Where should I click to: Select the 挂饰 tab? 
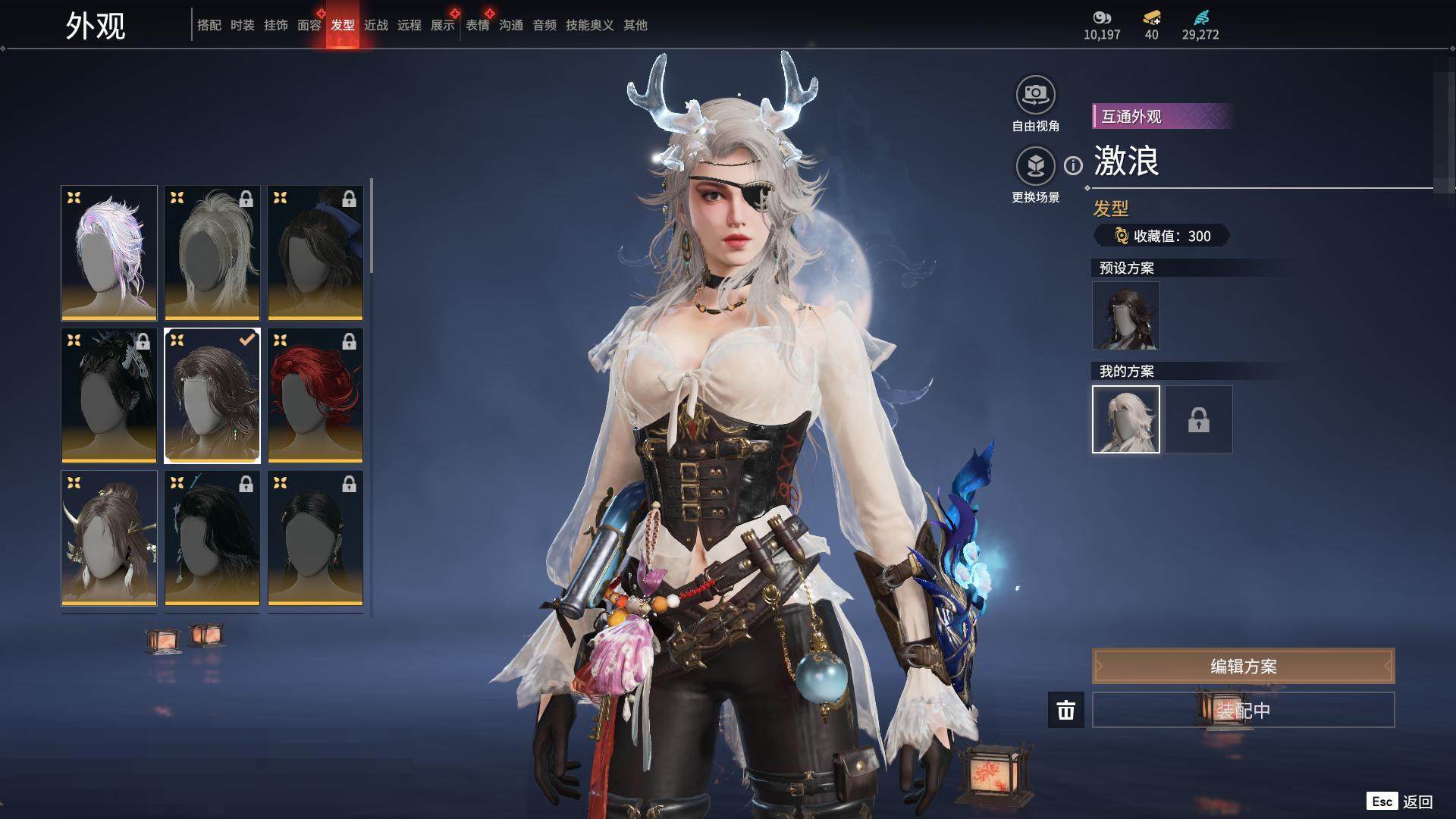(x=276, y=25)
